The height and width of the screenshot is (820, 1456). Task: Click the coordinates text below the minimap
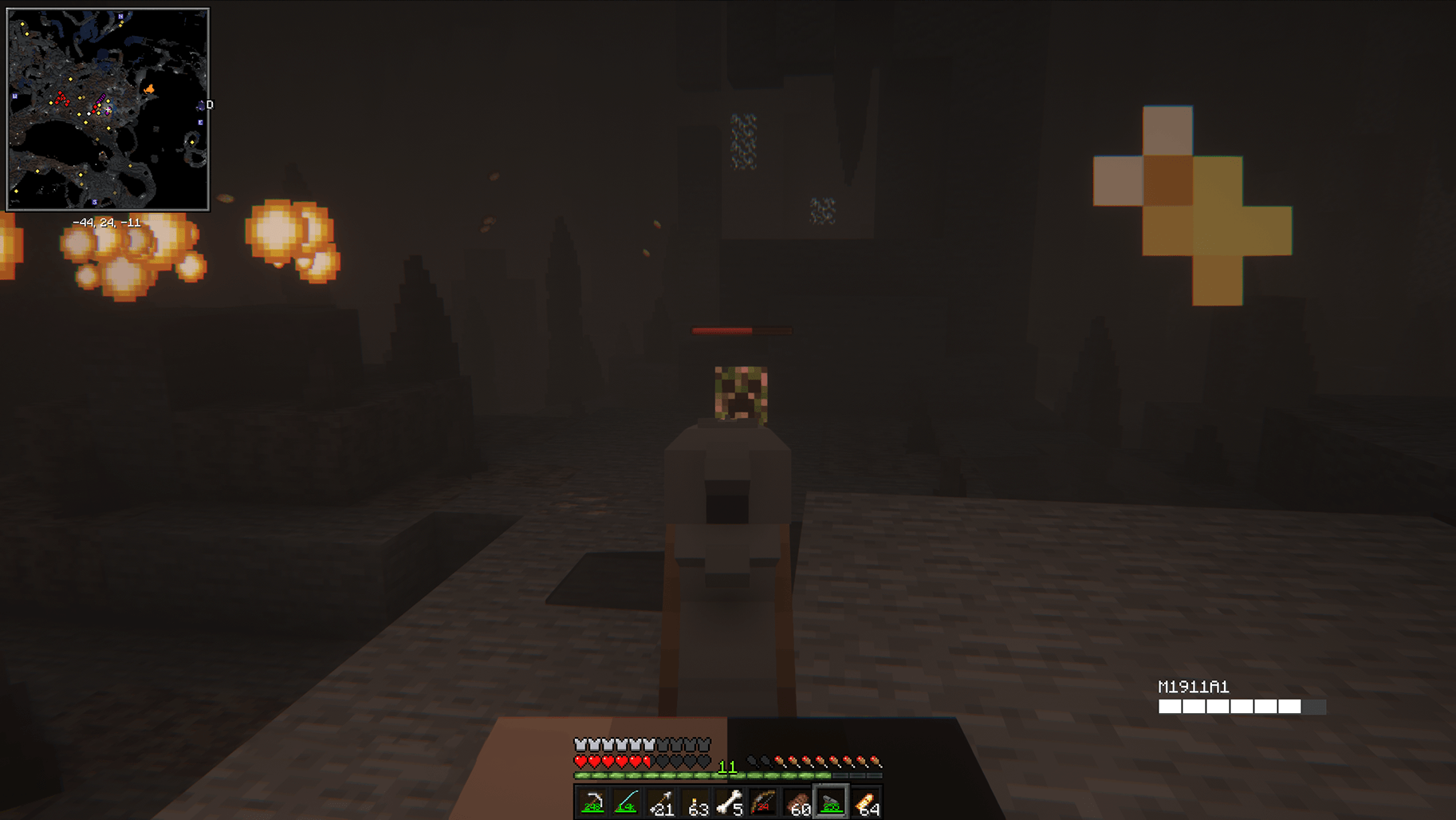click(x=107, y=223)
